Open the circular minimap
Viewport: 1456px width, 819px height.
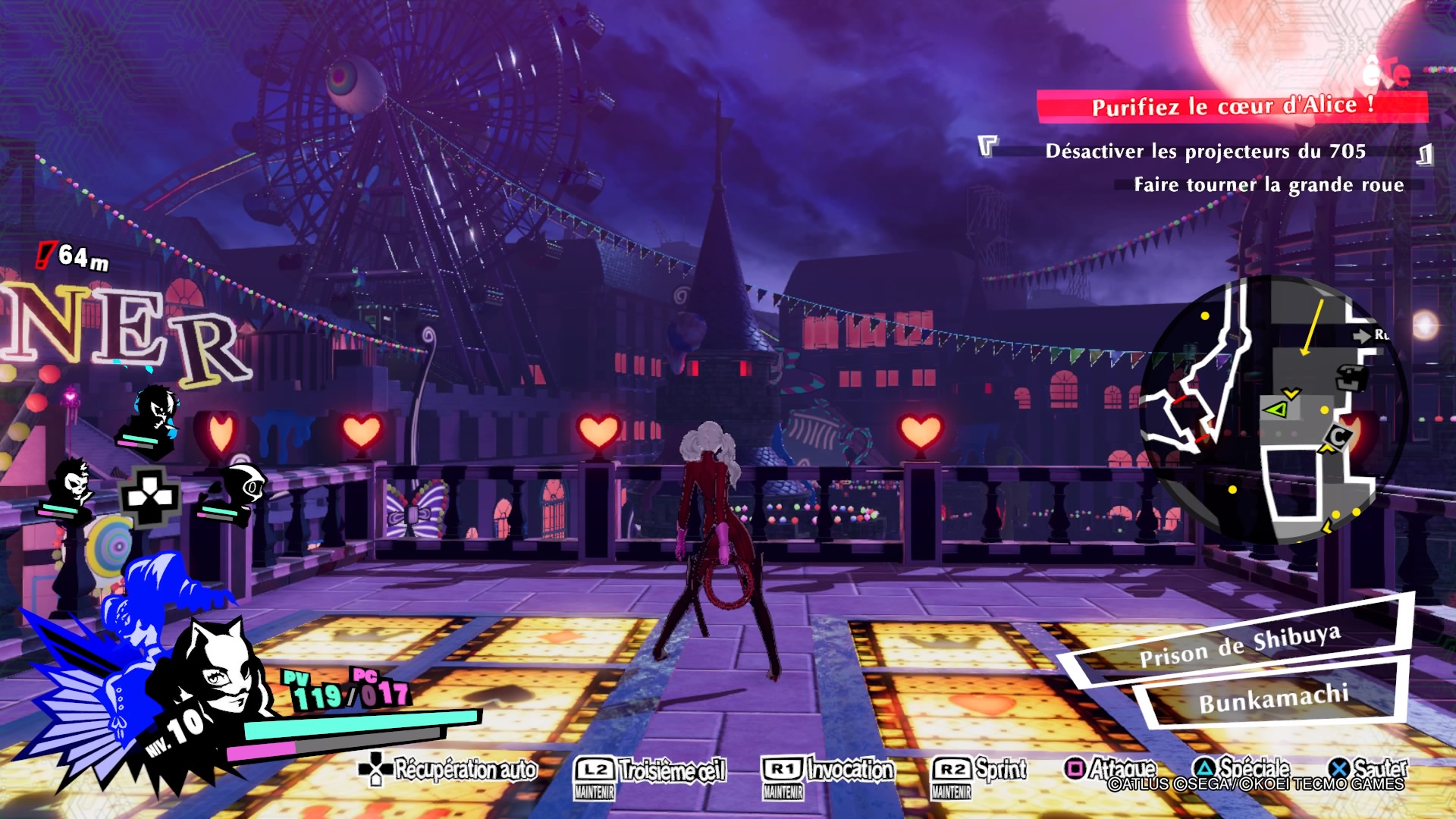coord(1272,409)
